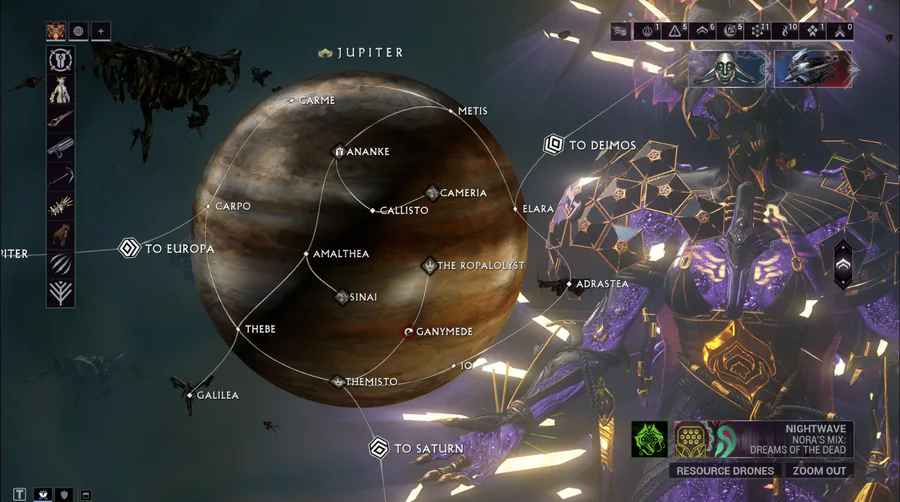The image size is (900, 502).
Task: Add a loadout with the plus tab
Action: coord(100,31)
